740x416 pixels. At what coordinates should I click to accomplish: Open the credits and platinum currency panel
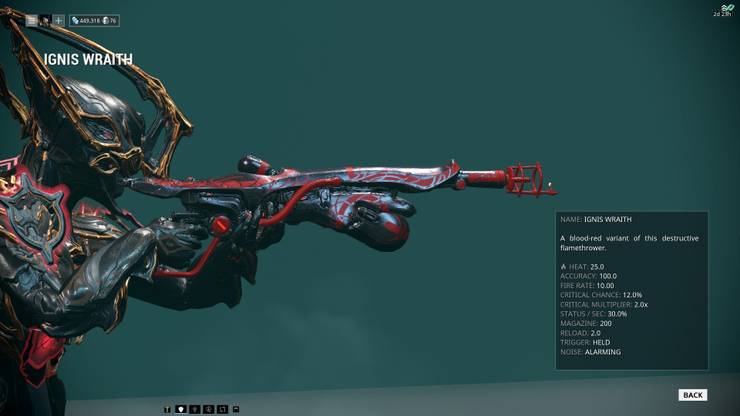pos(94,20)
